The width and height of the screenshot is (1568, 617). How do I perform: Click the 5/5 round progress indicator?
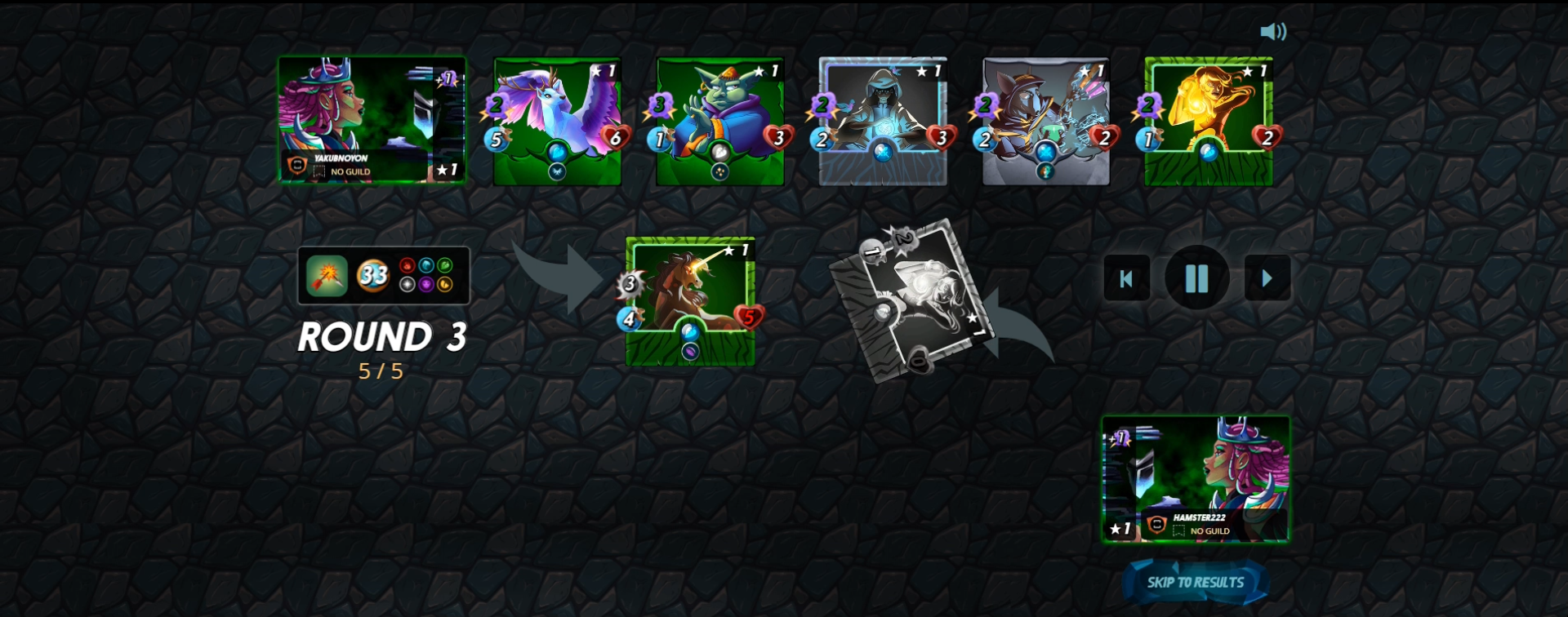(x=382, y=371)
